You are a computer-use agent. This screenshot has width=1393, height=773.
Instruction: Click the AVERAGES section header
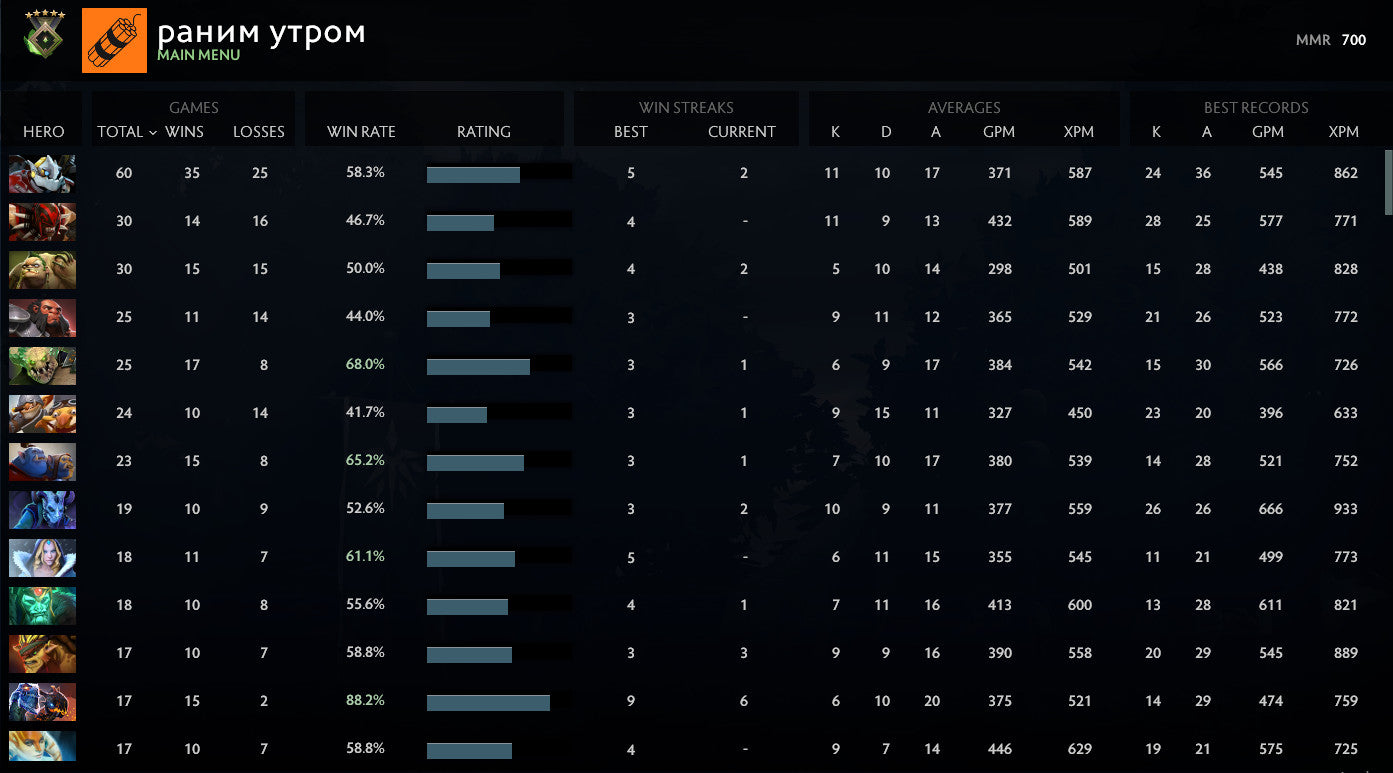click(964, 107)
